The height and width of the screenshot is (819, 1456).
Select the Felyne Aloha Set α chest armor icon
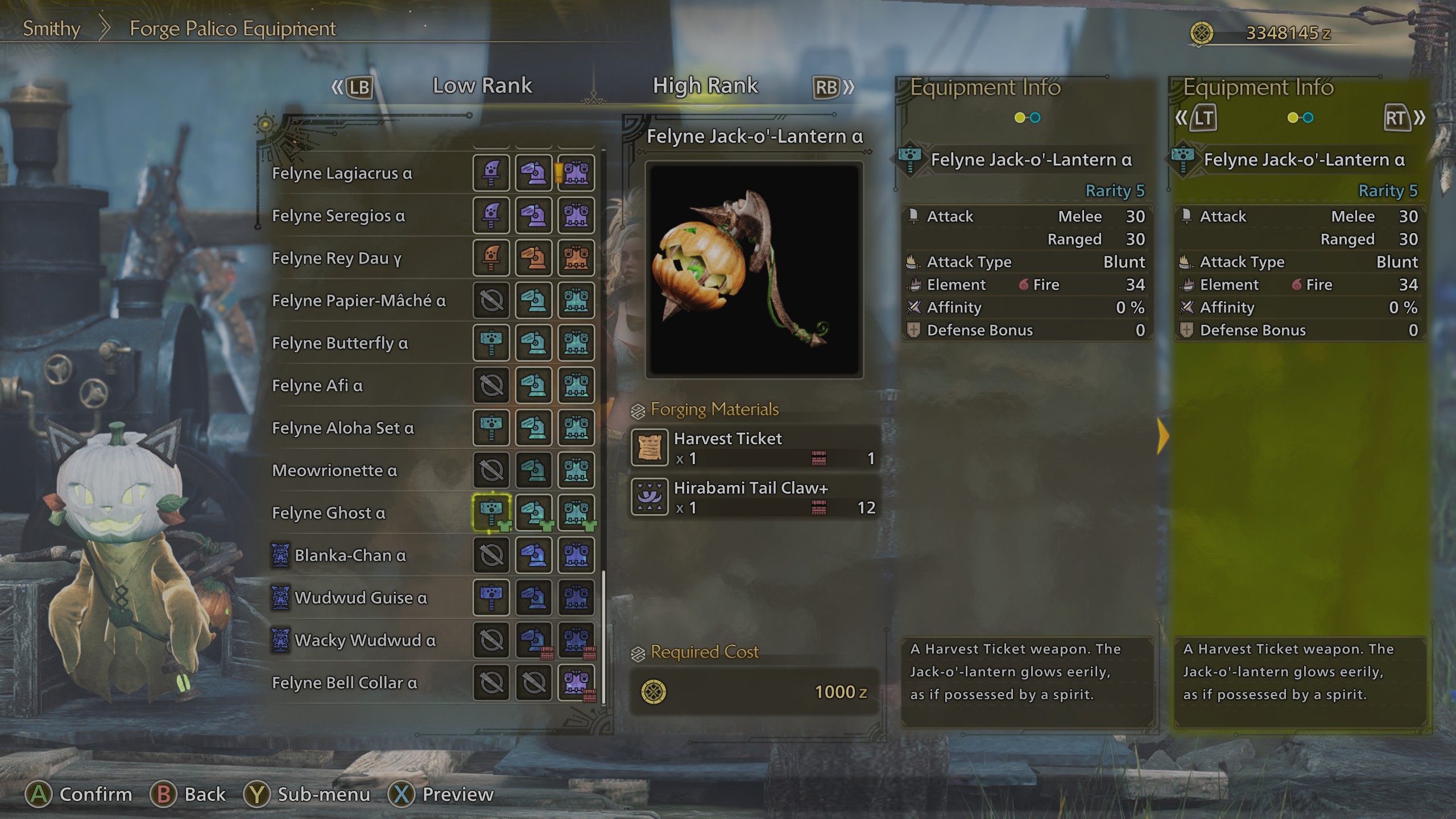pyautogui.click(x=577, y=428)
